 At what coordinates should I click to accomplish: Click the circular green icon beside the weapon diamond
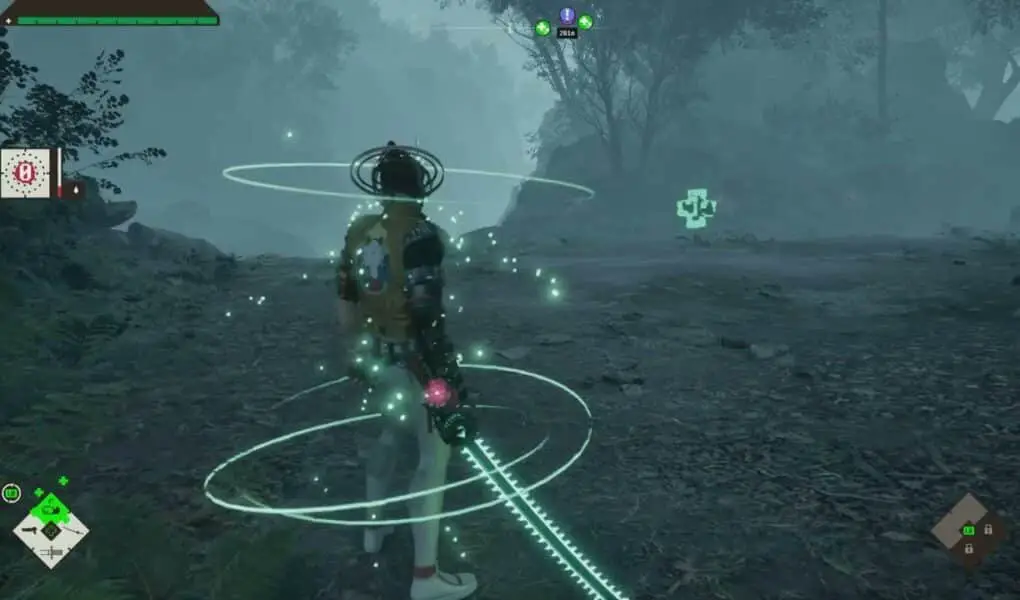[11, 492]
